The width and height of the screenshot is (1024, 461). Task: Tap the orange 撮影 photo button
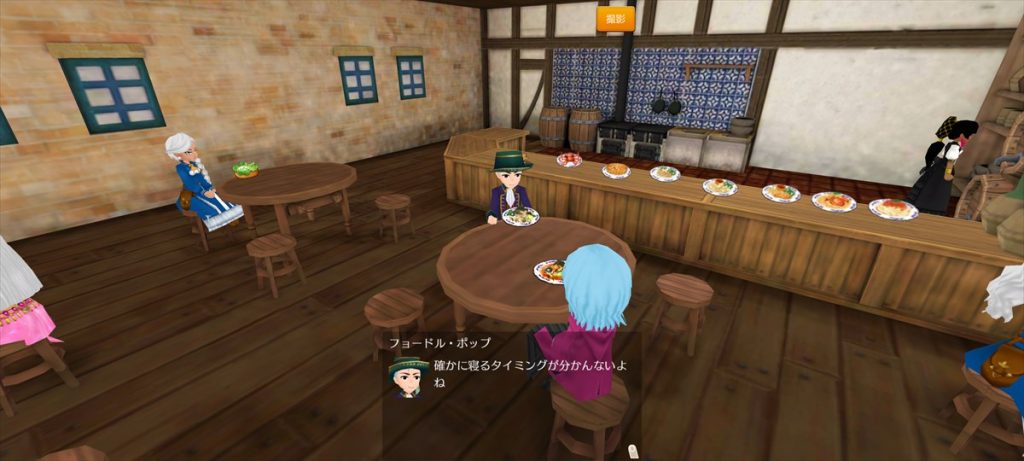tap(616, 19)
